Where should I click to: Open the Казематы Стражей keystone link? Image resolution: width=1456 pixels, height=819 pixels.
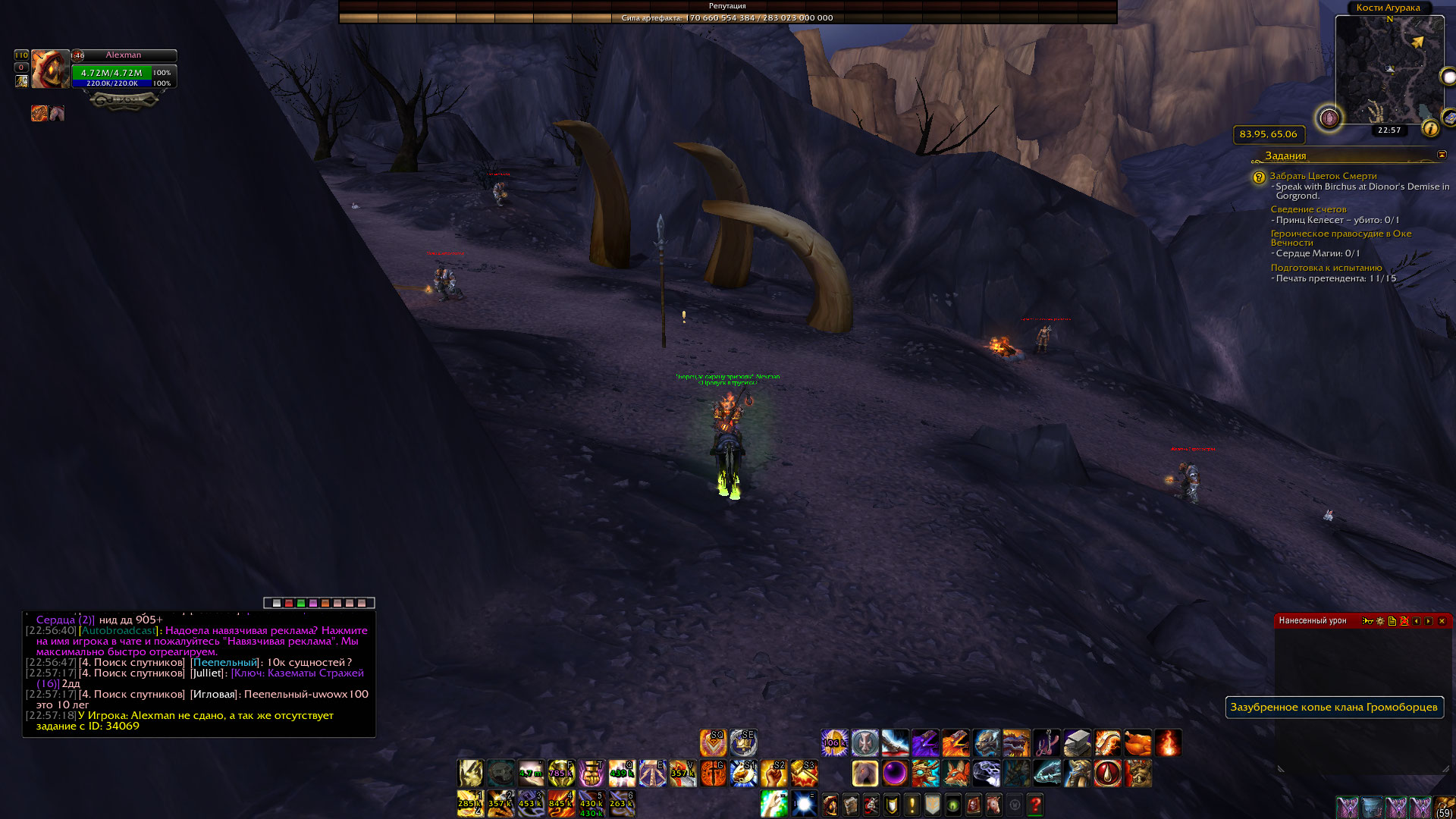297,673
